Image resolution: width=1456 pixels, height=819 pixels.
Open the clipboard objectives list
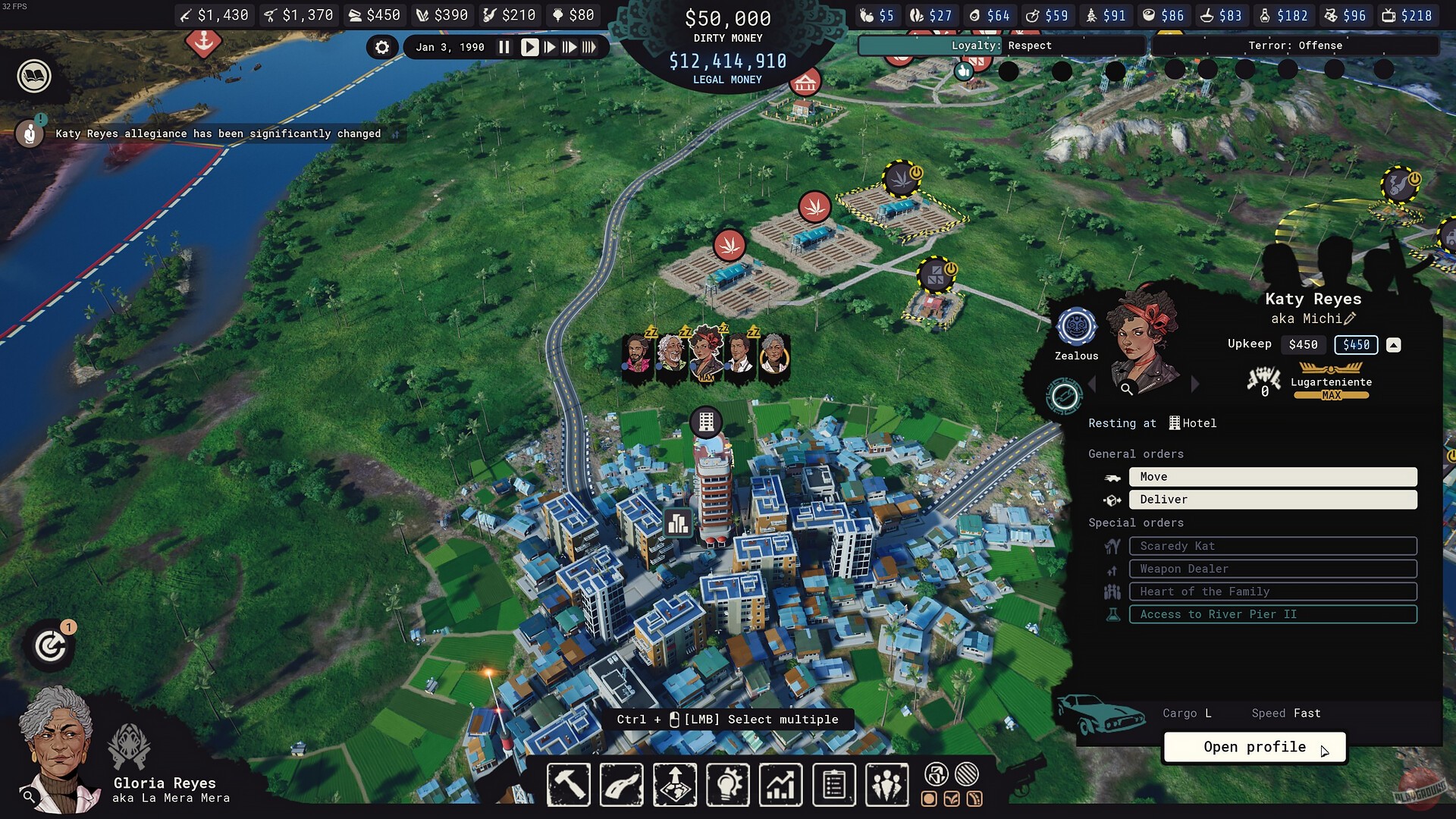point(833,785)
